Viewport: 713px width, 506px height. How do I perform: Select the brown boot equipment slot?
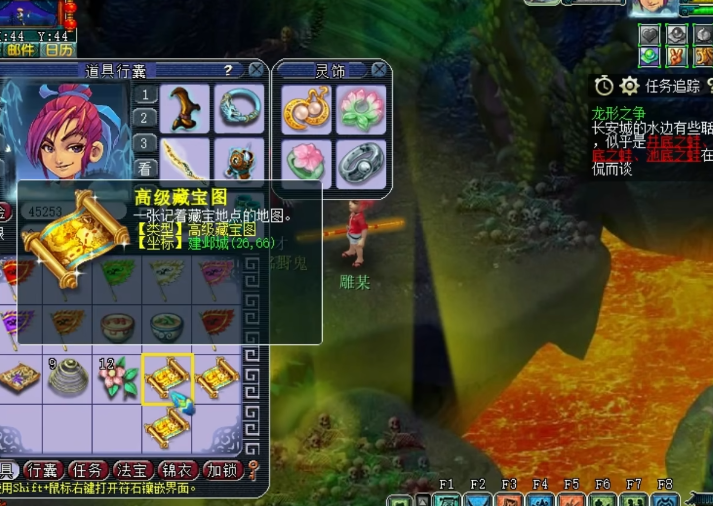tap(186, 107)
